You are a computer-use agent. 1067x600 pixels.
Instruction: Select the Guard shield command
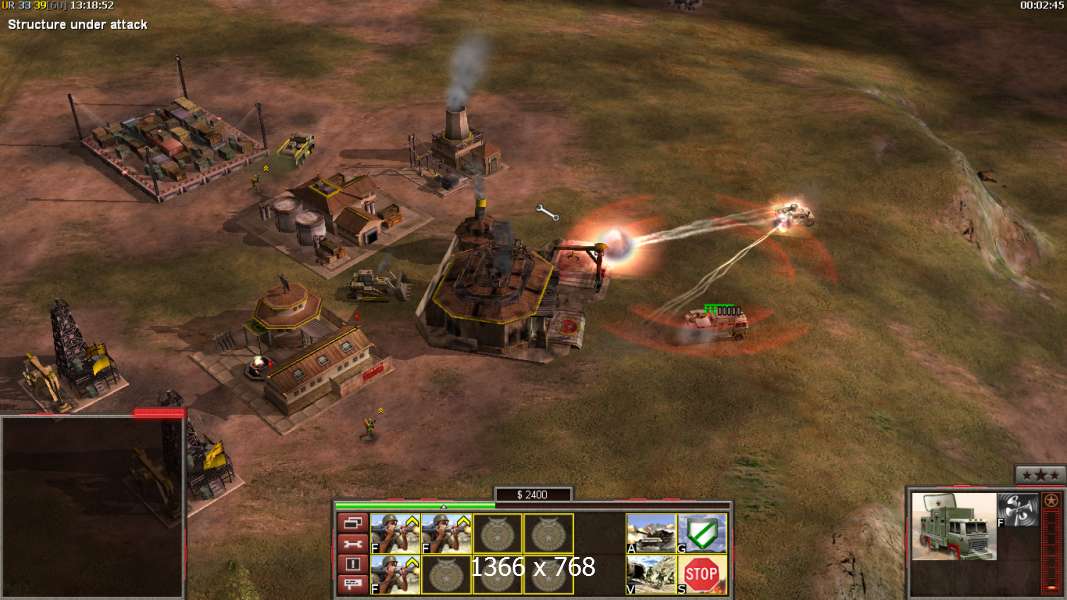click(702, 532)
